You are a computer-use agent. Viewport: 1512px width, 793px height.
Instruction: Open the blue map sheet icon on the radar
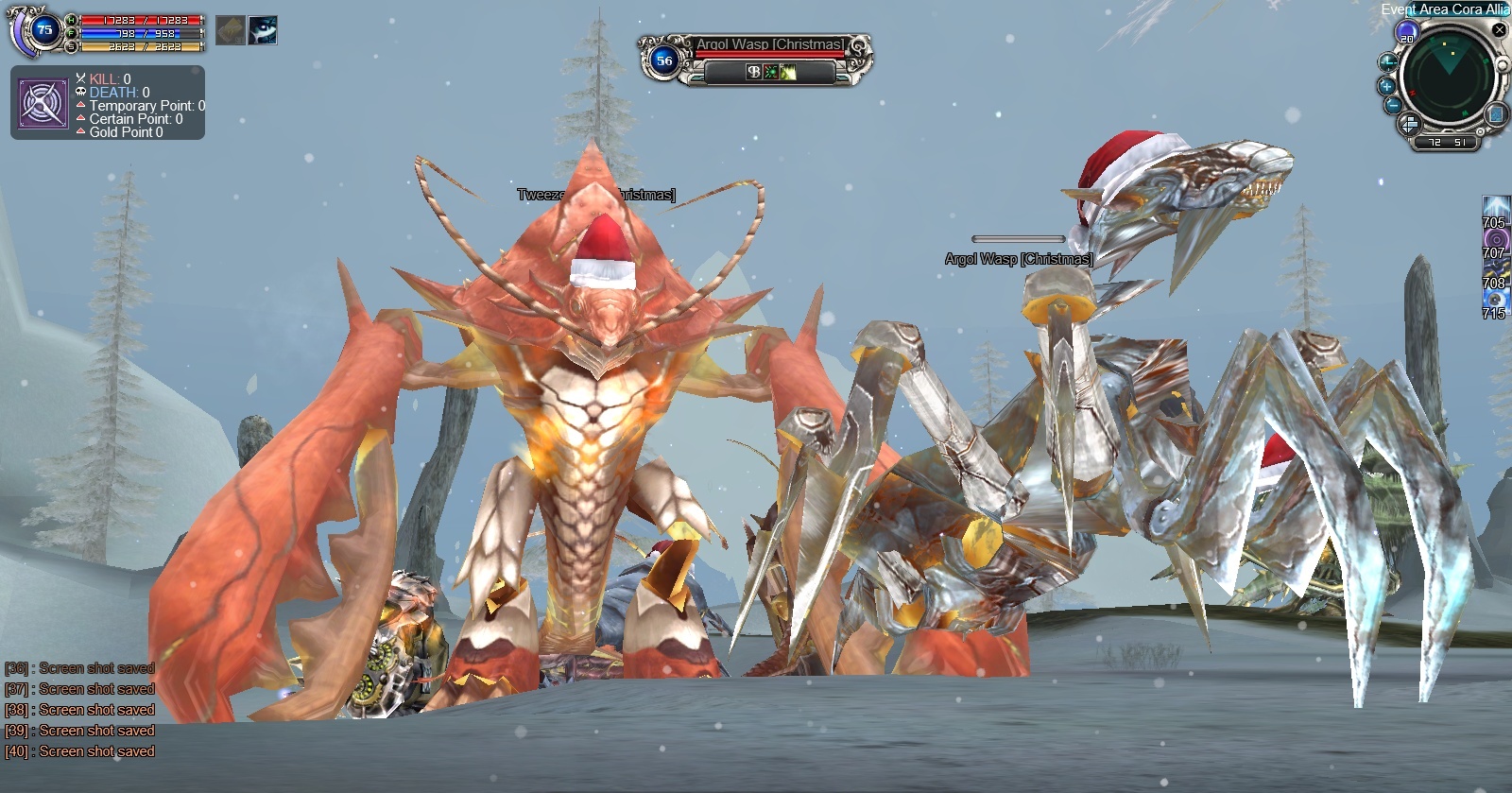click(x=1497, y=115)
